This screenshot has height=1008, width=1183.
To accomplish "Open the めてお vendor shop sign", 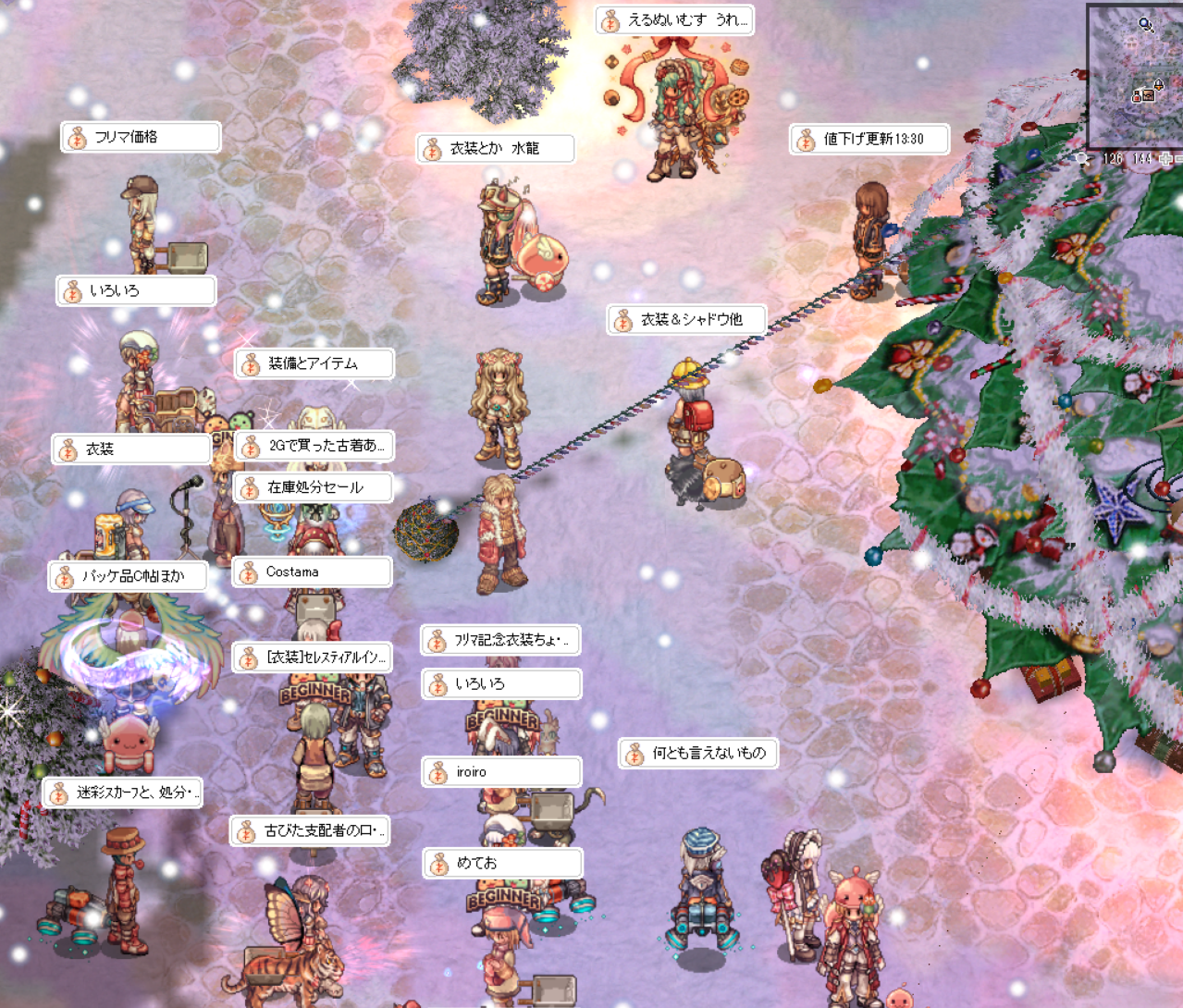I will tap(503, 864).
